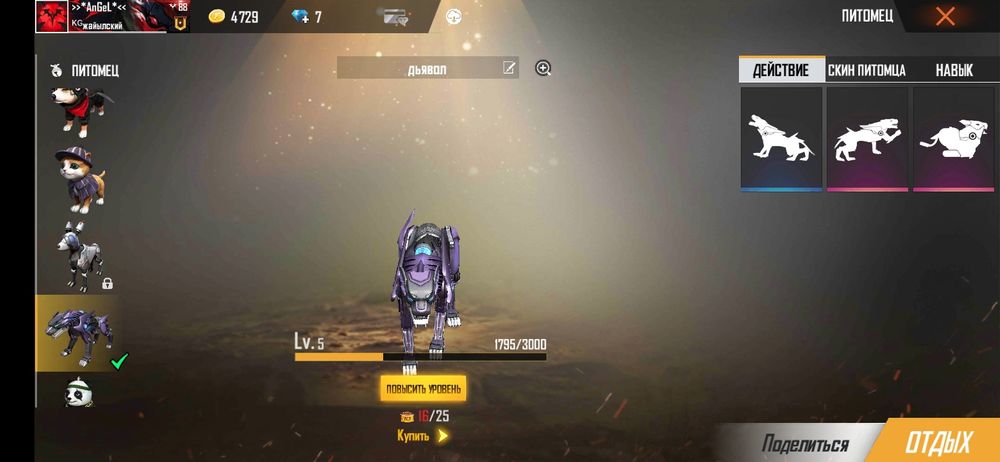Image resolution: width=1000 pixels, height=462 pixels.
Task: Pick the purple mecha wolf pet
Action: 76,331
